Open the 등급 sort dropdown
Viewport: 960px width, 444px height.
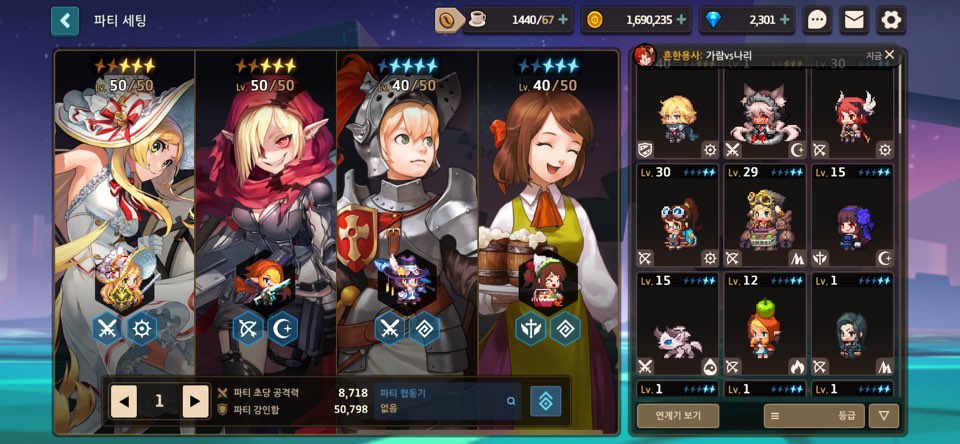tap(813, 416)
